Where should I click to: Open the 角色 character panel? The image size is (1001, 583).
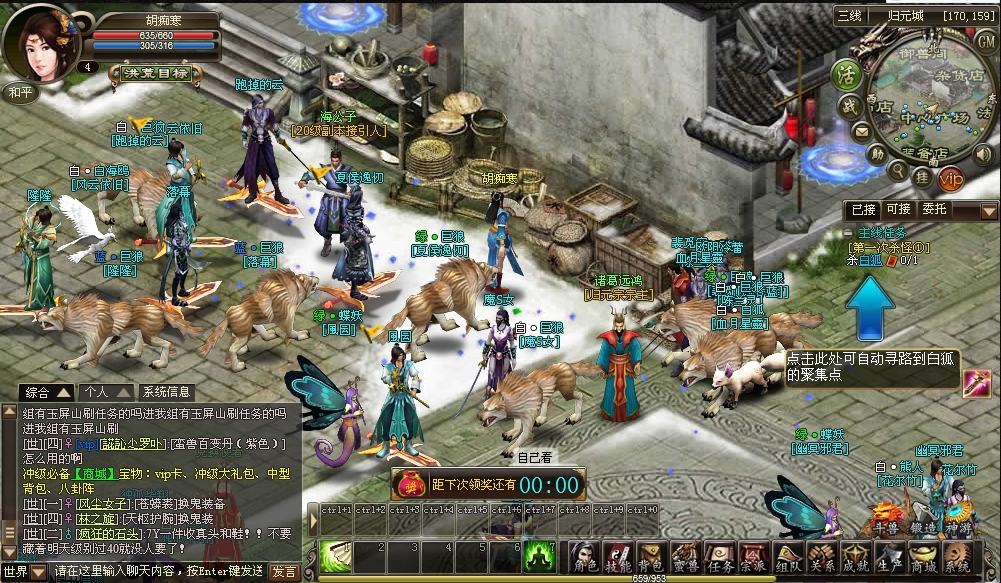(585, 557)
